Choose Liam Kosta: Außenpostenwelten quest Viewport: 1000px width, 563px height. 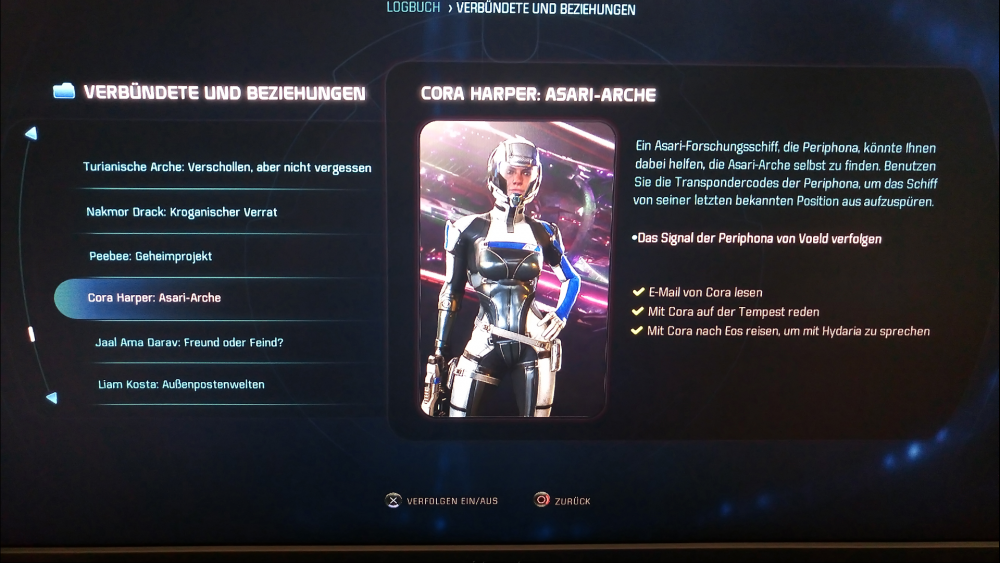tap(181, 384)
